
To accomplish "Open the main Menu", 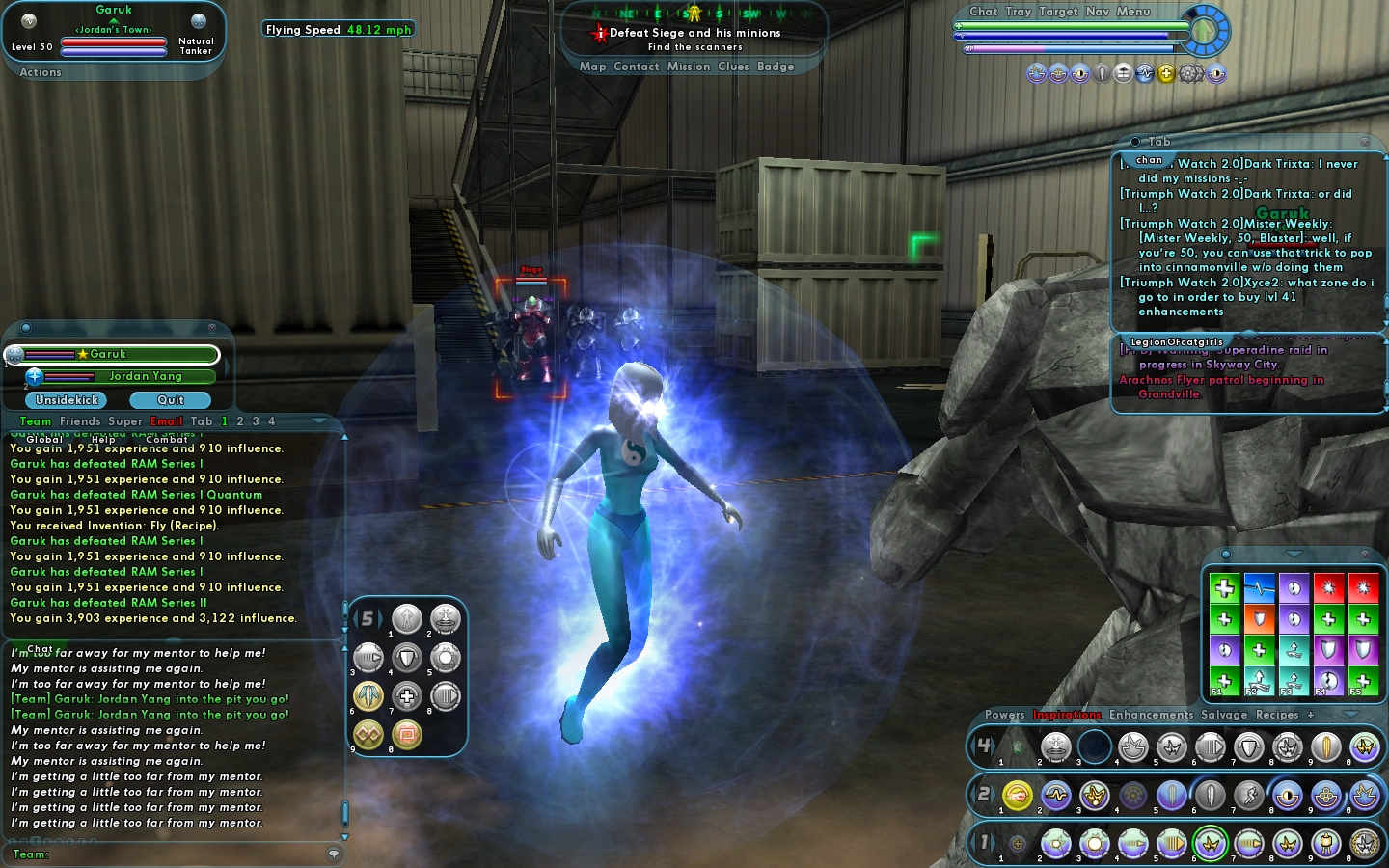I will [x=1132, y=12].
